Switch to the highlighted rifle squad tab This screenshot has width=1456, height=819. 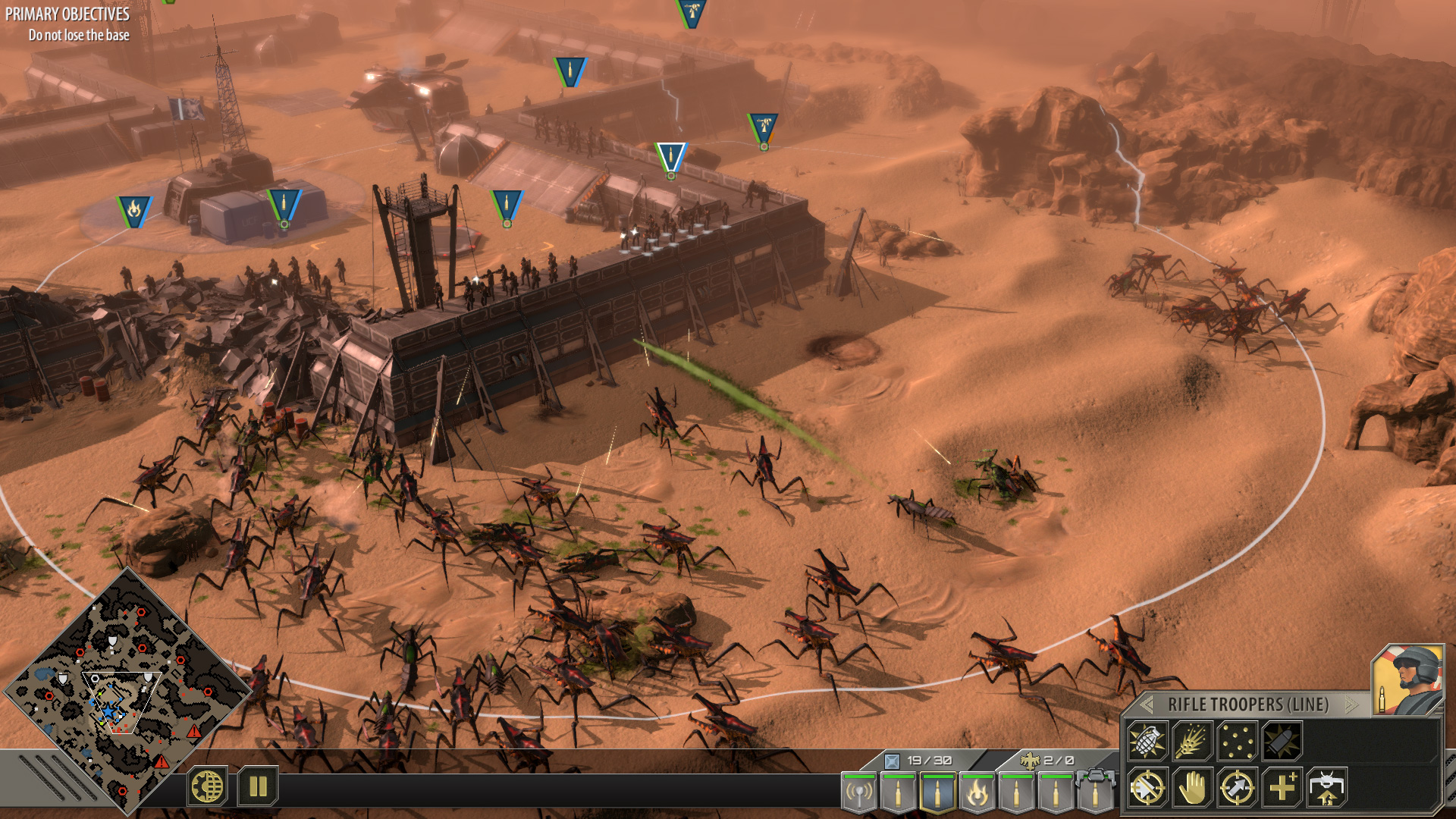point(937,792)
